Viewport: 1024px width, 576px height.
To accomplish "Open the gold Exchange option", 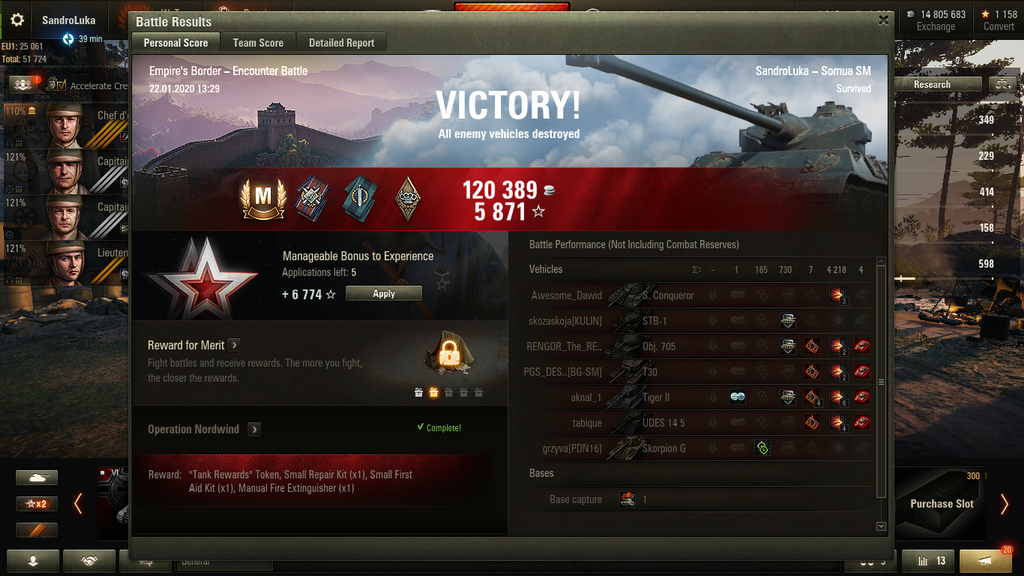I will (x=936, y=20).
